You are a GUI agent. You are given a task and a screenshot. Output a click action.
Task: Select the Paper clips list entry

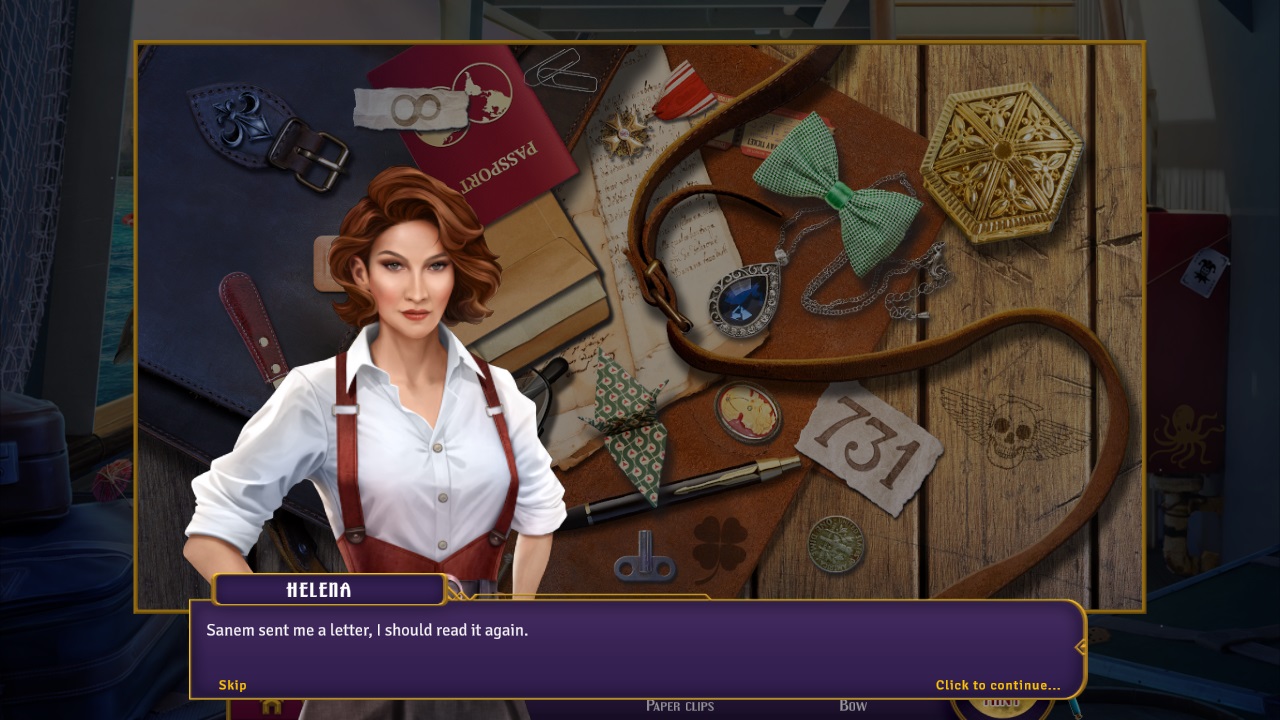(x=680, y=706)
